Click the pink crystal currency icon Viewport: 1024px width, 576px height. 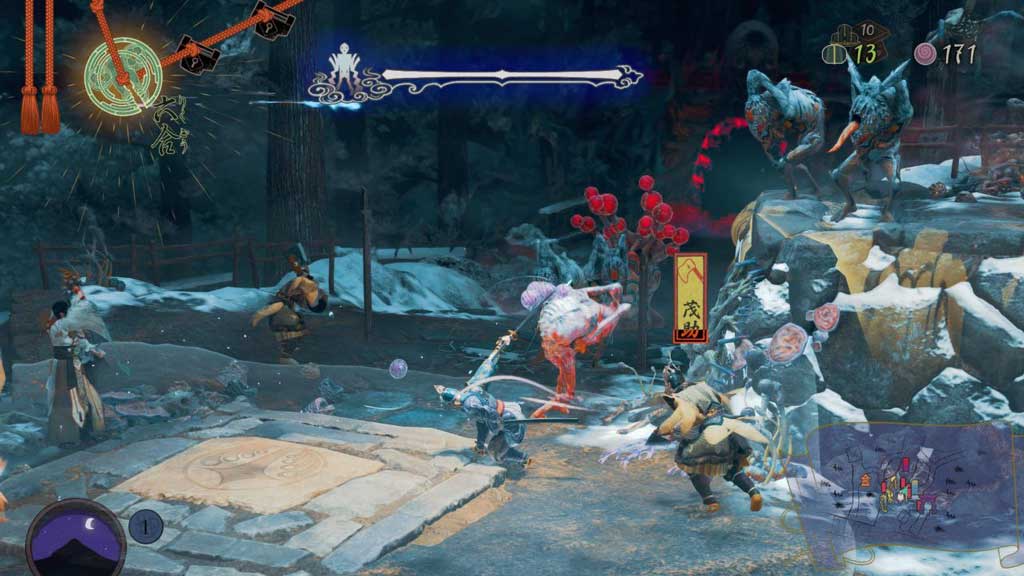point(925,54)
